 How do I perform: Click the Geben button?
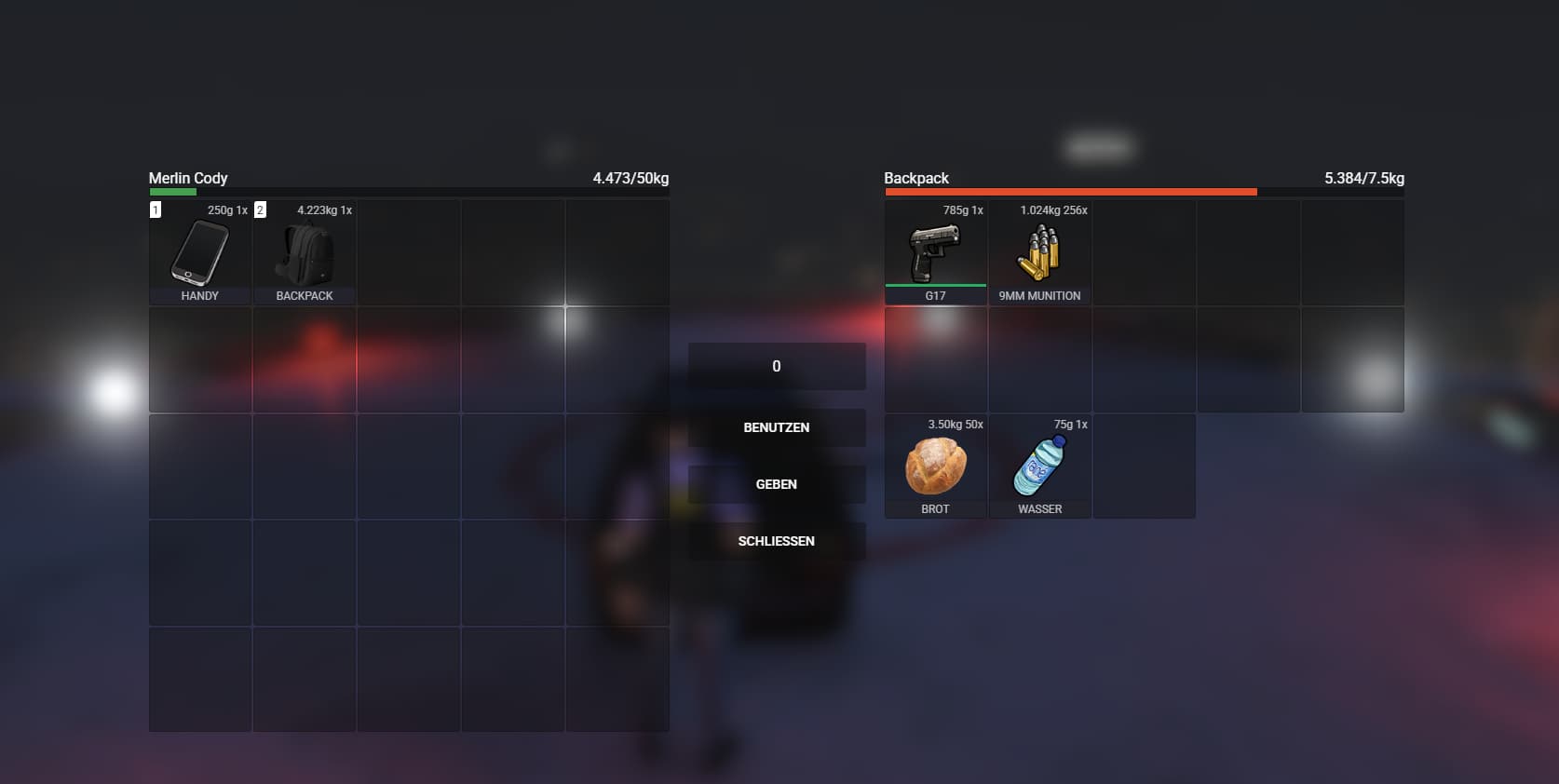(x=777, y=484)
